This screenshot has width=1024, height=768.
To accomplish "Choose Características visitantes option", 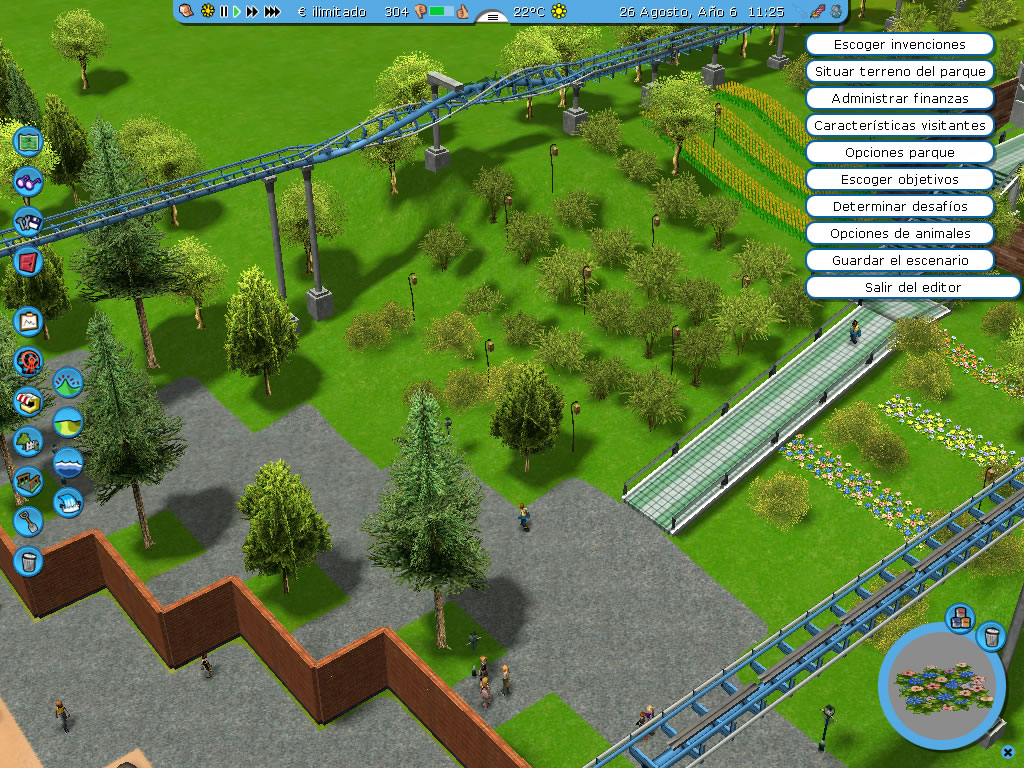I will [x=899, y=126].
